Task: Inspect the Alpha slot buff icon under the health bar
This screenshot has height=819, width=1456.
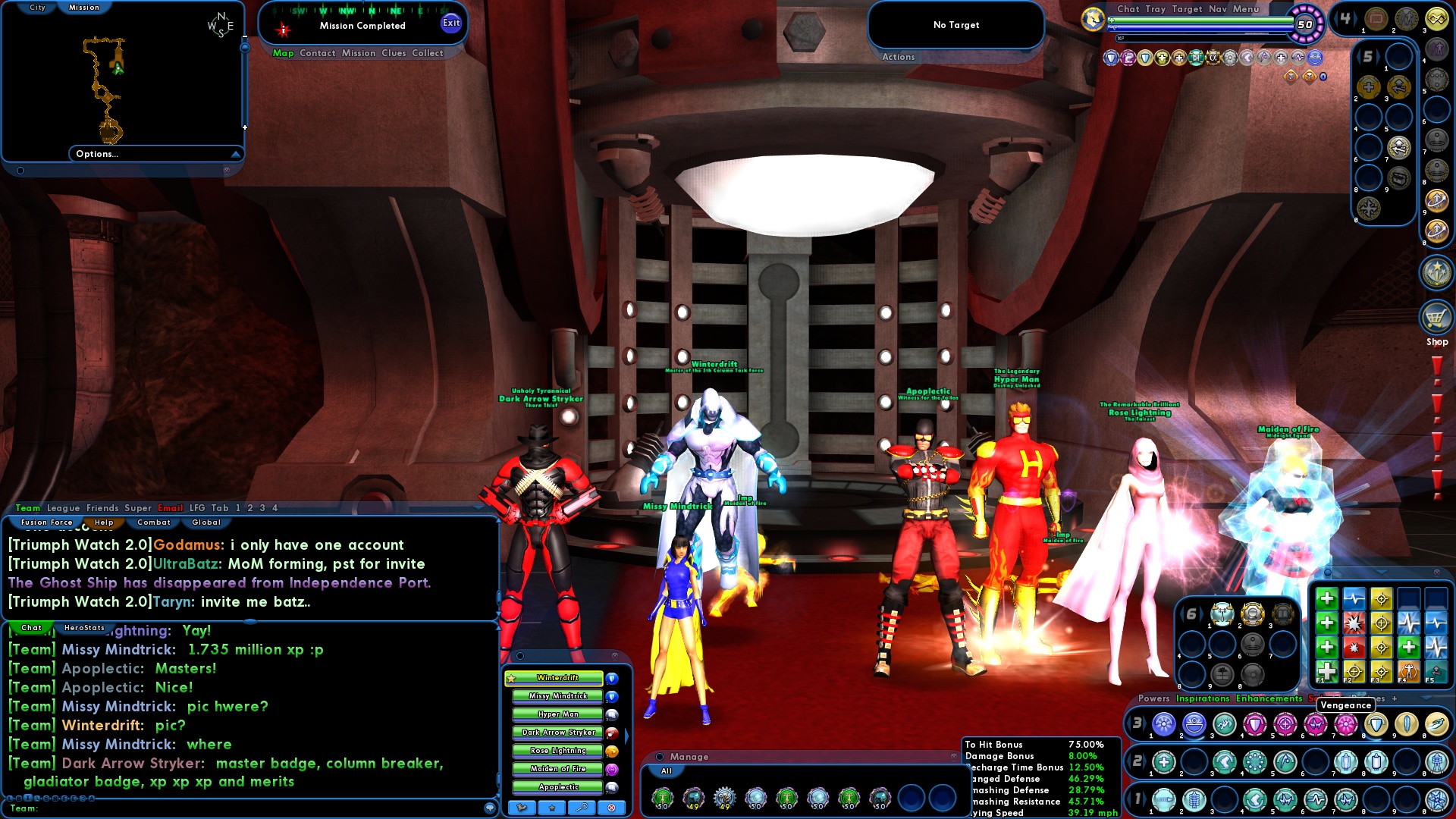Action: pyautogui.click(x=1213, y=58)
